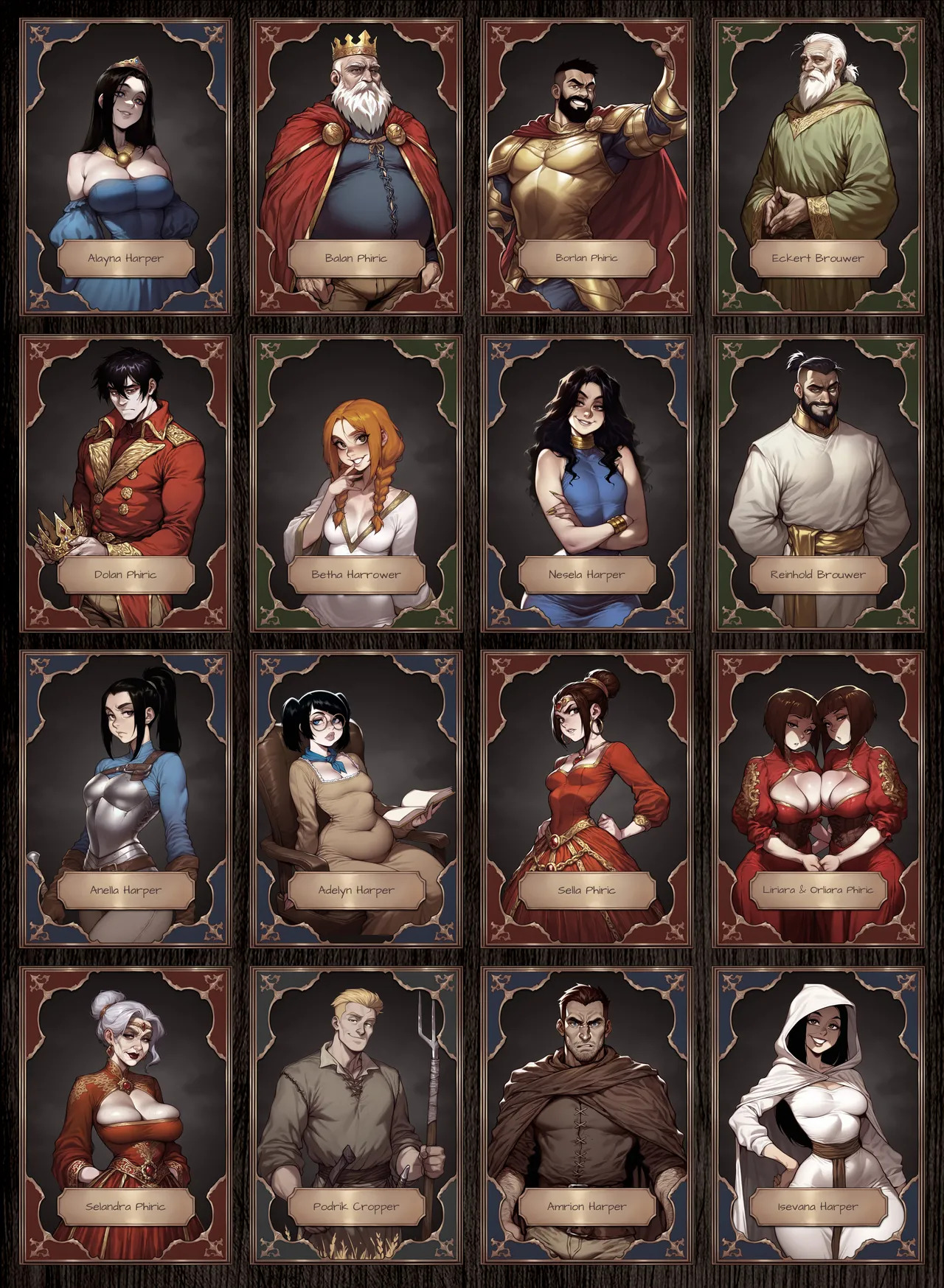
Task: Select the Reinhold Brouwer card
Action: (x=818, y=484)
